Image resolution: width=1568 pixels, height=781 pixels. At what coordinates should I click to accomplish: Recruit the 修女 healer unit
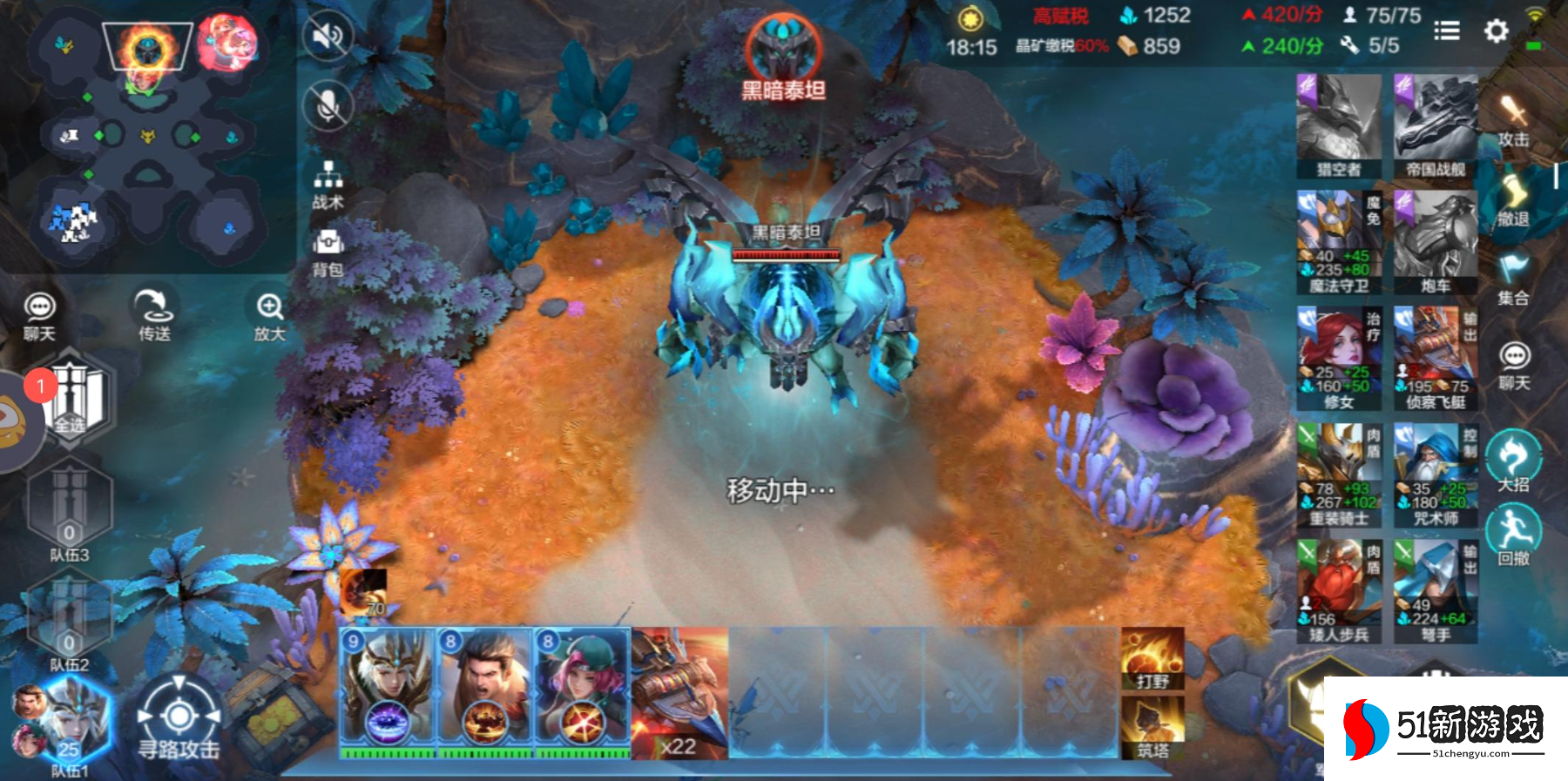tap(1338, 359)
